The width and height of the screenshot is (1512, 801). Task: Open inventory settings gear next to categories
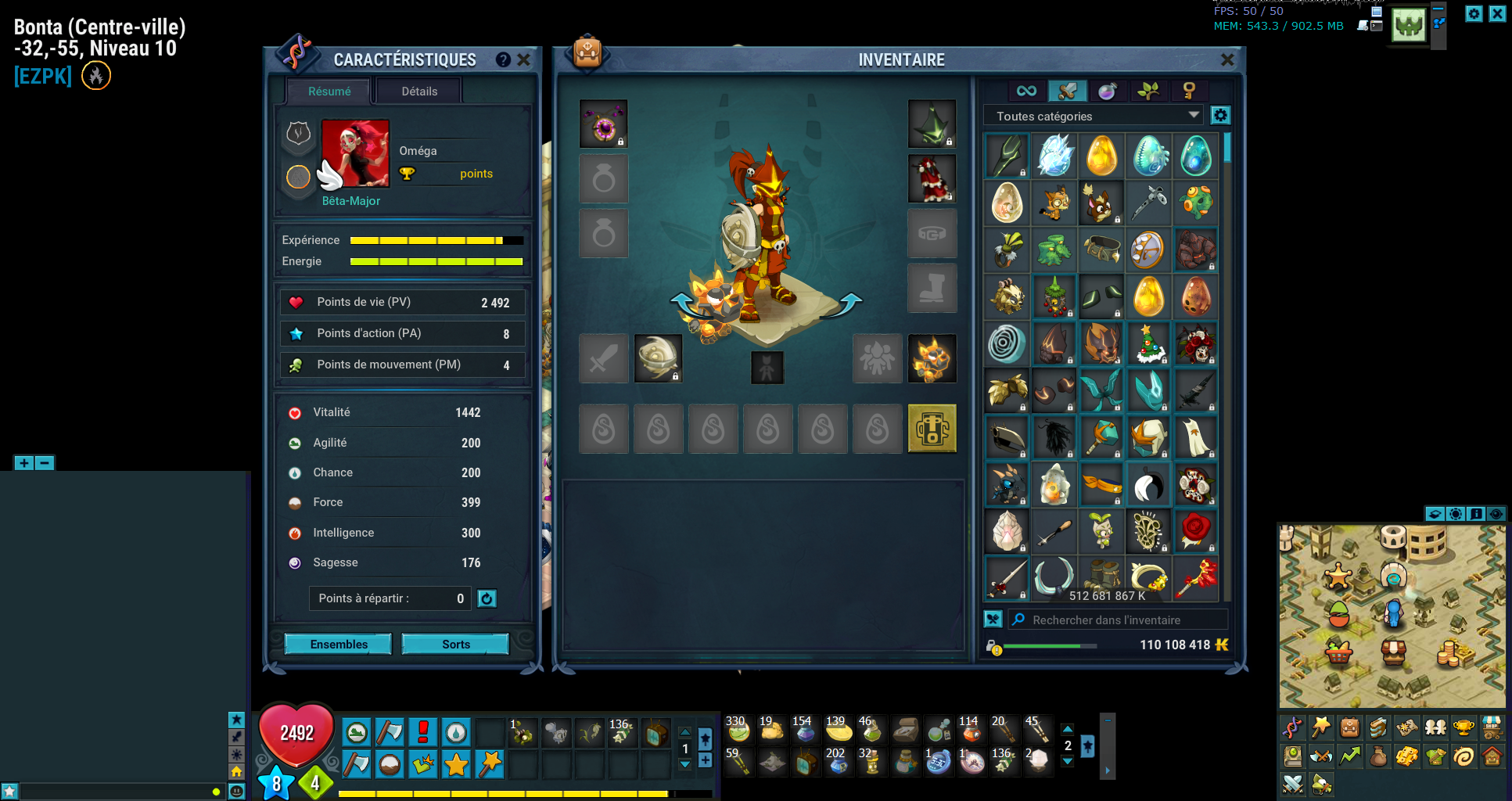[1220, 116]
